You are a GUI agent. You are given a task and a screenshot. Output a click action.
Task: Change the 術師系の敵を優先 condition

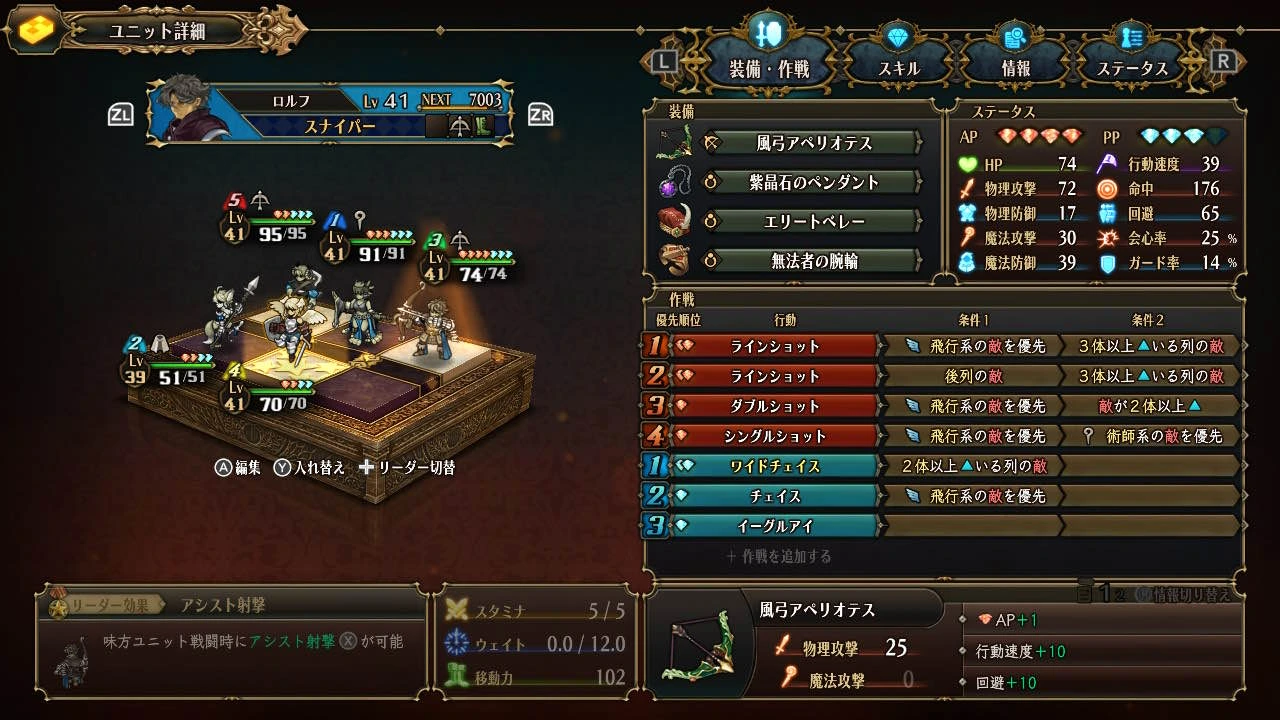tap(1150, 436)
